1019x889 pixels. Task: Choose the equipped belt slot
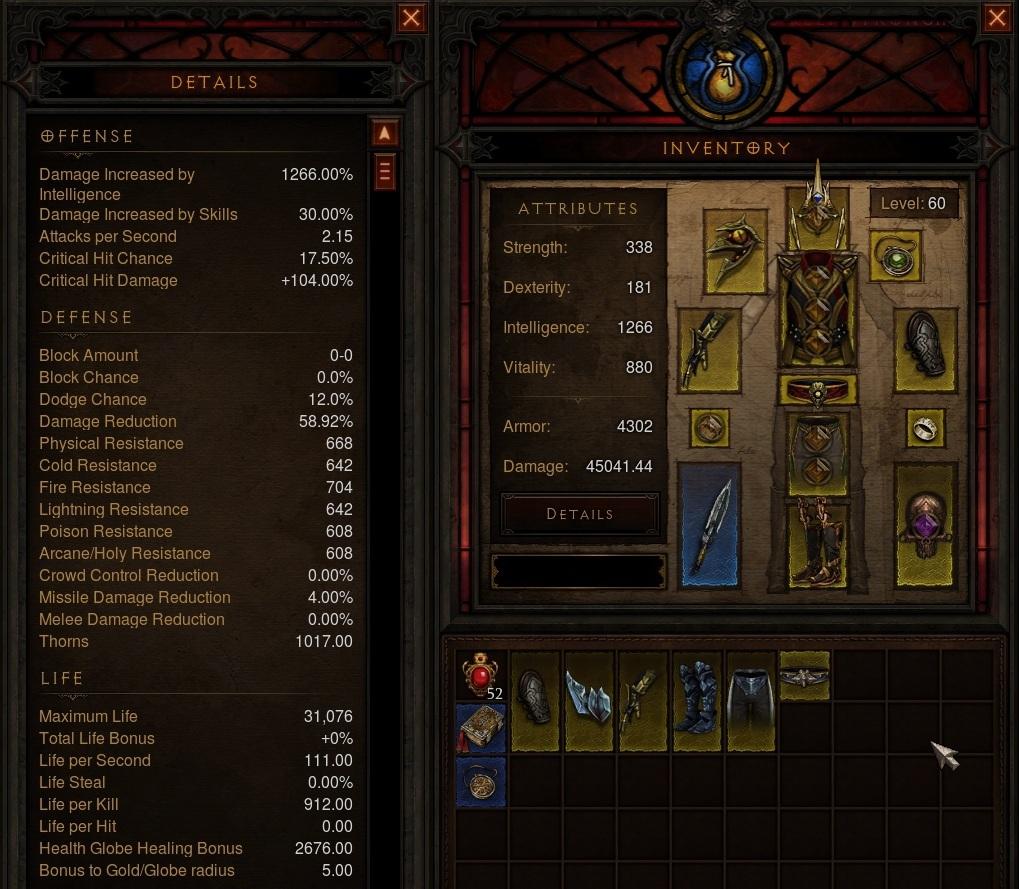(818, 390)
